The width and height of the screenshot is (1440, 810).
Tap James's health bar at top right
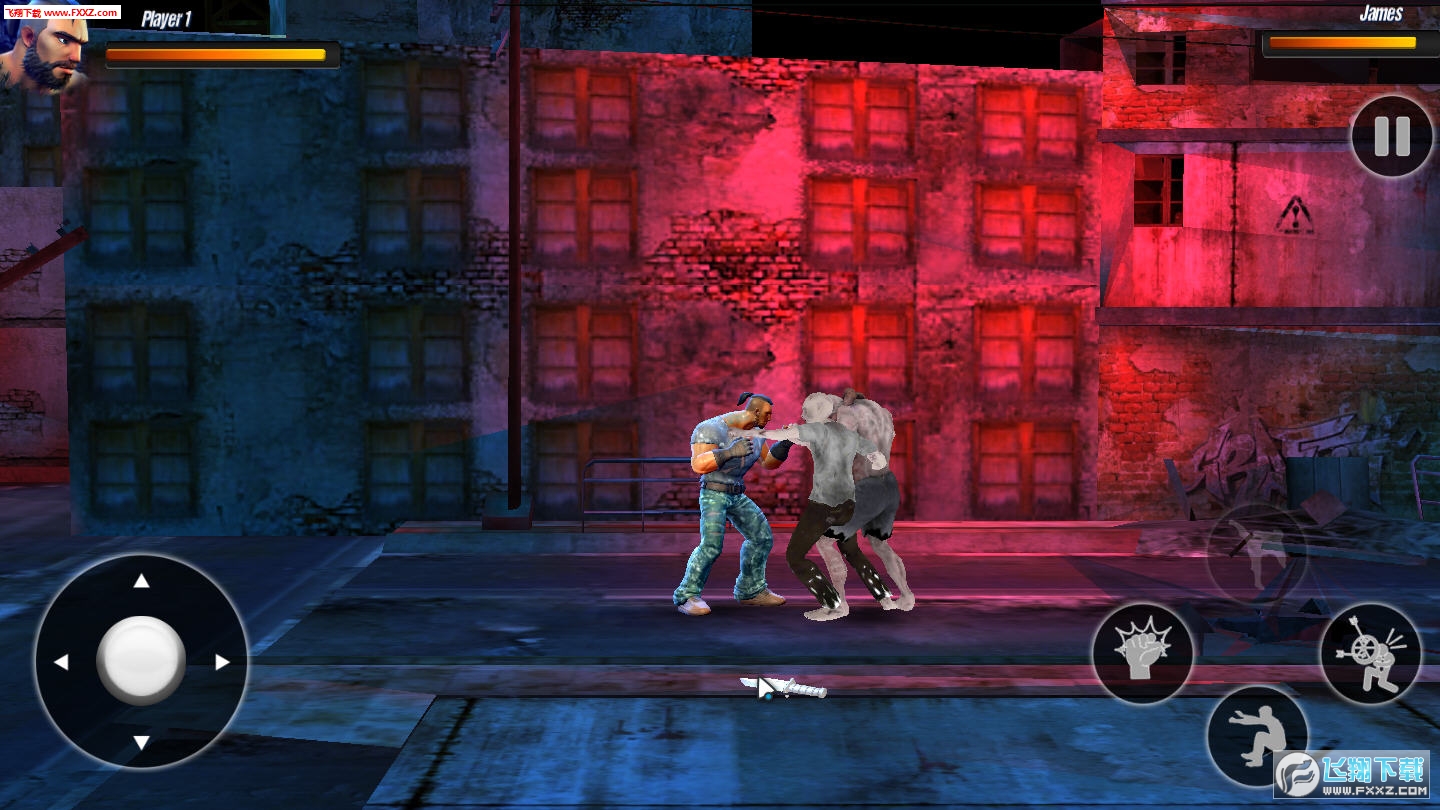click(1342, 42)
